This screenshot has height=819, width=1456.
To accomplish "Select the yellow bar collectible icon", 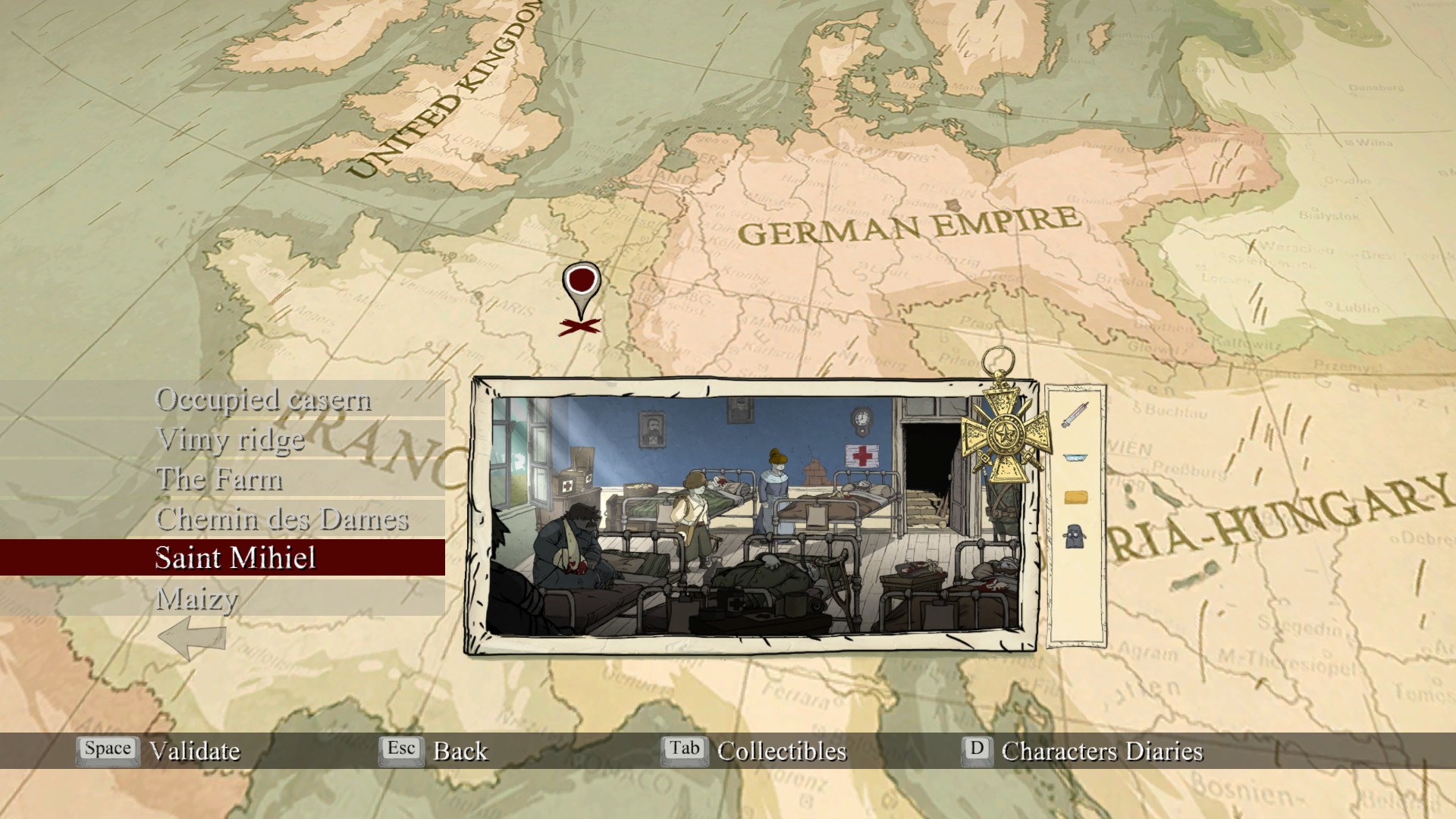I will click(x=1075, y=497).
